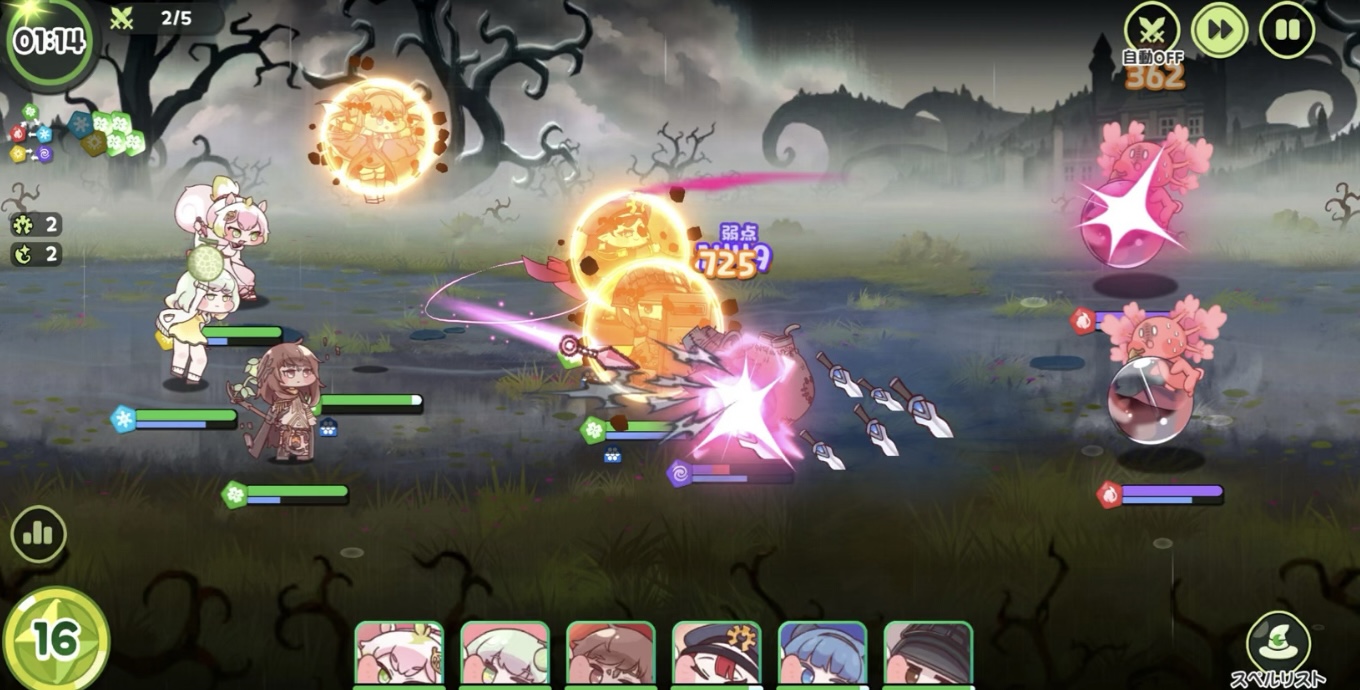Select the pale green-haired character portrait
1360x690 pixels.
click(x=505, y=655)
